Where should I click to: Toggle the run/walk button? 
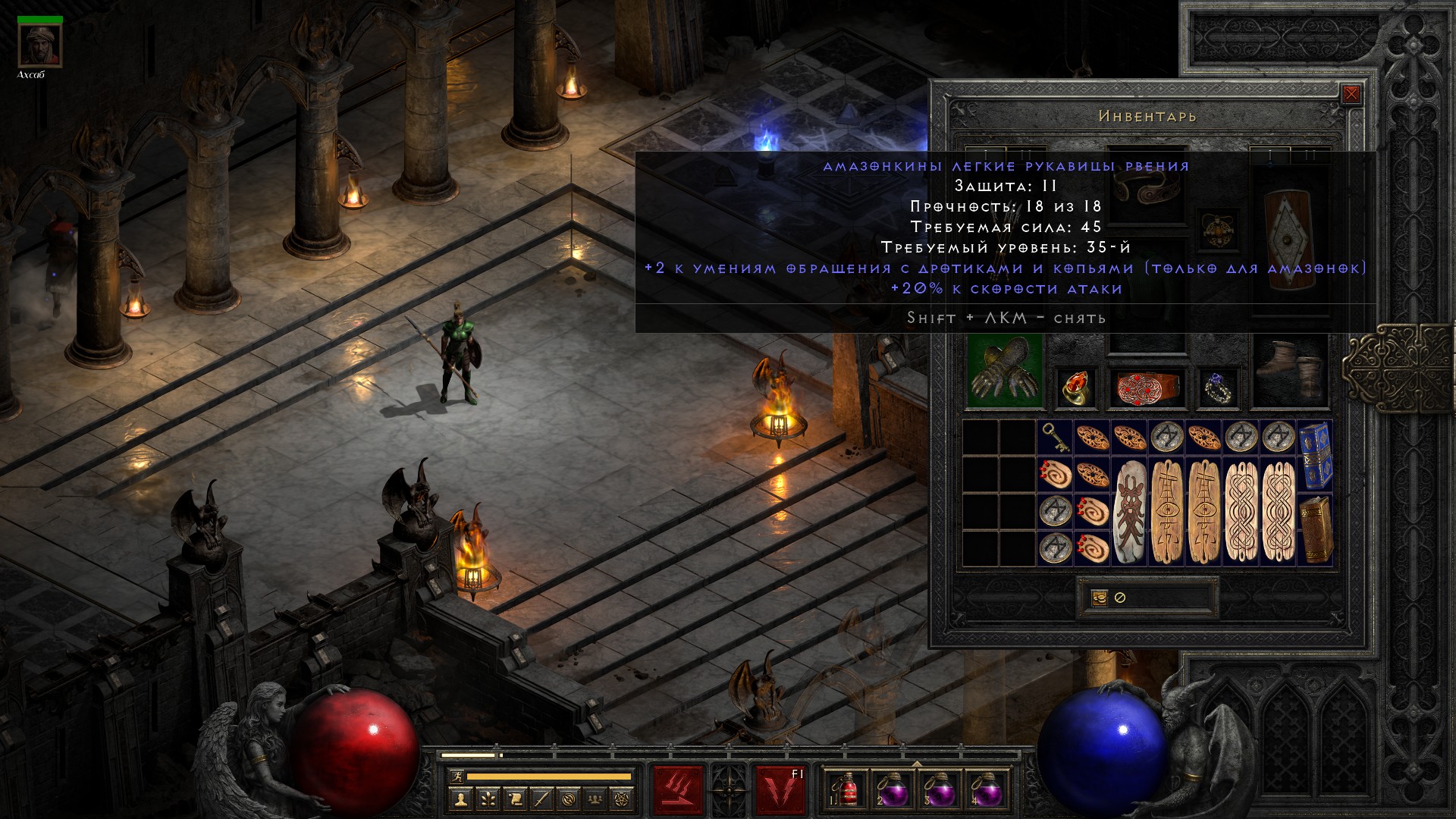point(456,777)
